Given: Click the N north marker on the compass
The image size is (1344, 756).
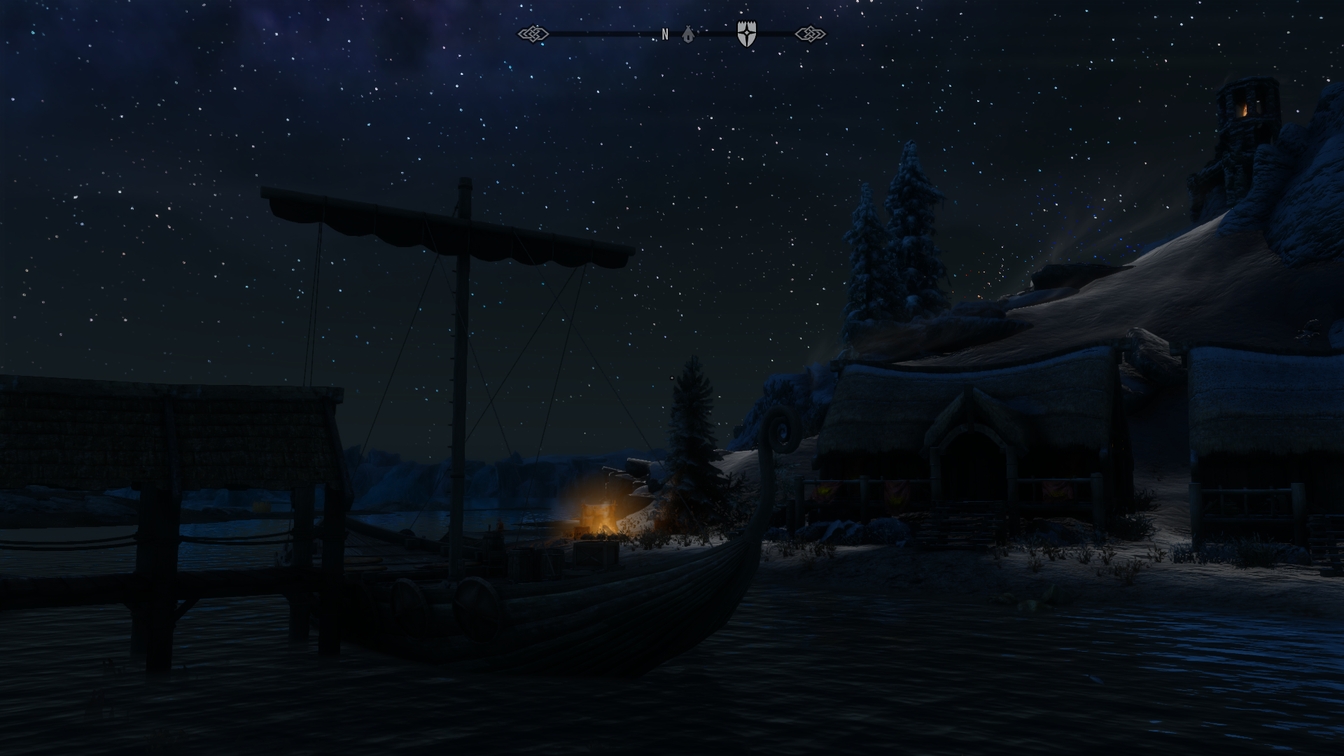Looking at the screenshot, I should (x=663, y=35).
